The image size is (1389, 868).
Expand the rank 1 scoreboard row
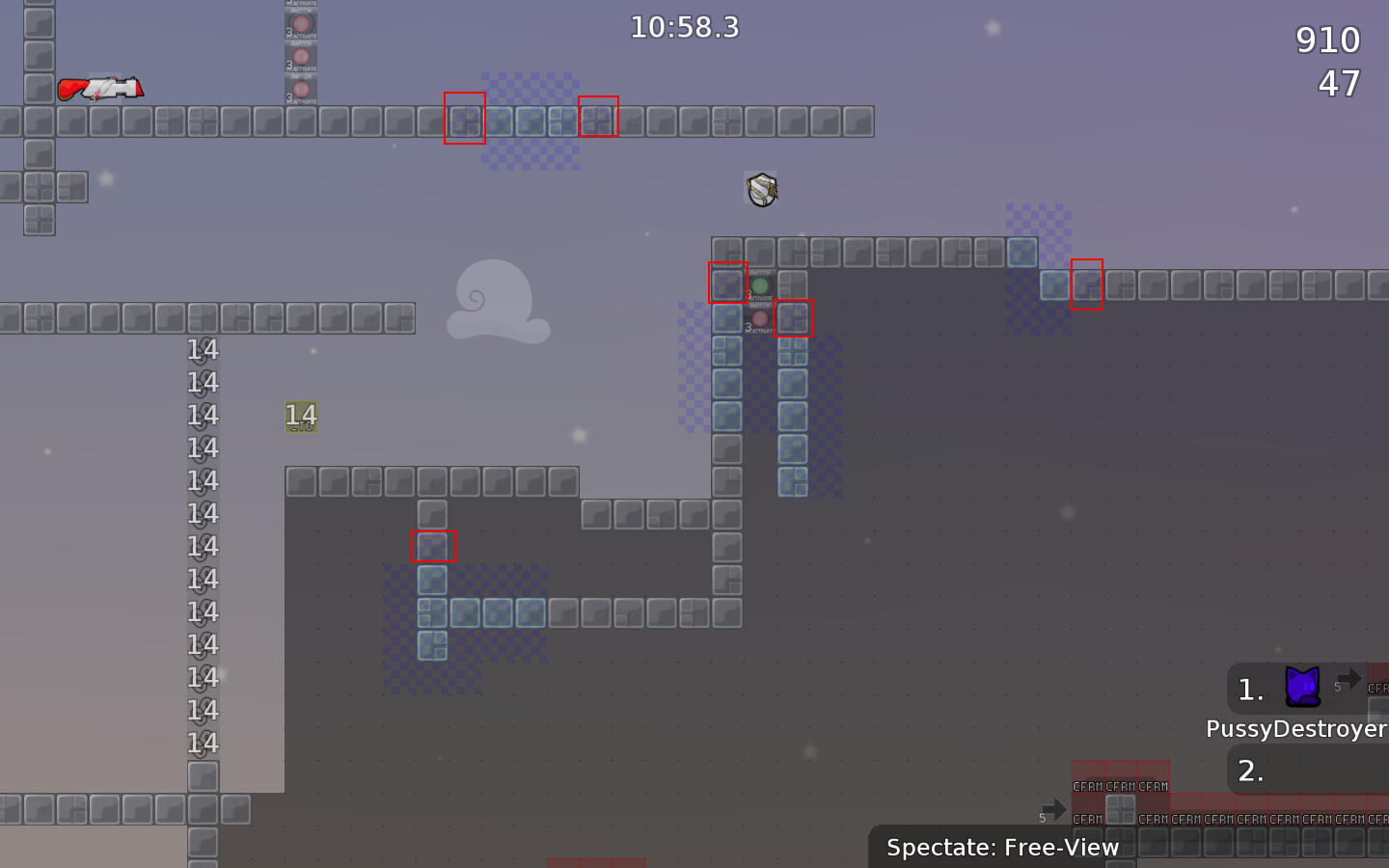tap(1249, 689)
